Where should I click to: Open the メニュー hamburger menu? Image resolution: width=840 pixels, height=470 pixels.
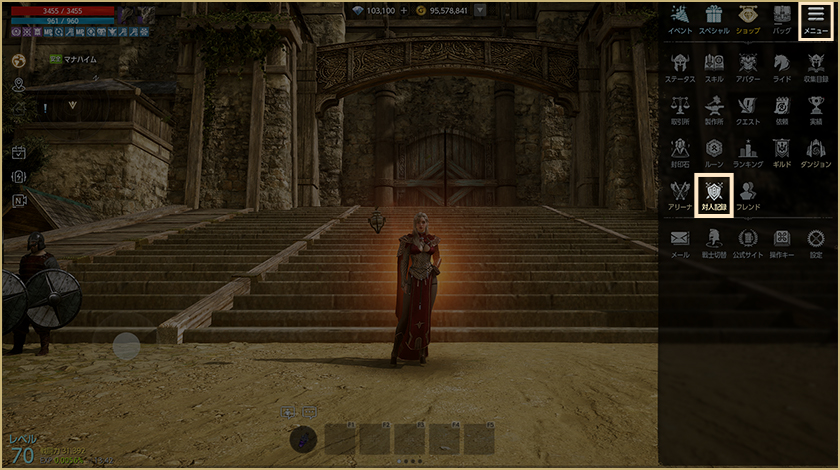point(815,20)
